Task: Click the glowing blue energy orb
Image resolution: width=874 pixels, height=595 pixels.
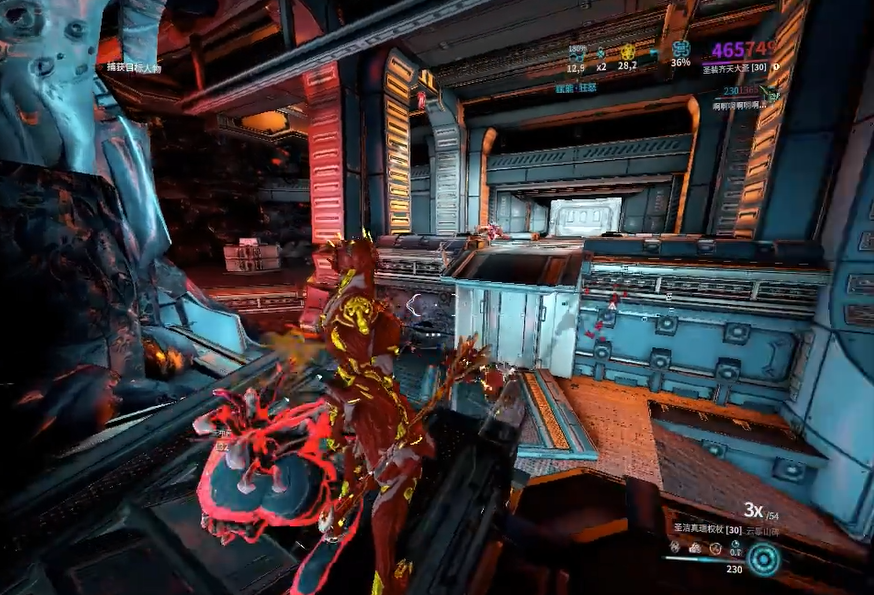Action: coord(764,559)
